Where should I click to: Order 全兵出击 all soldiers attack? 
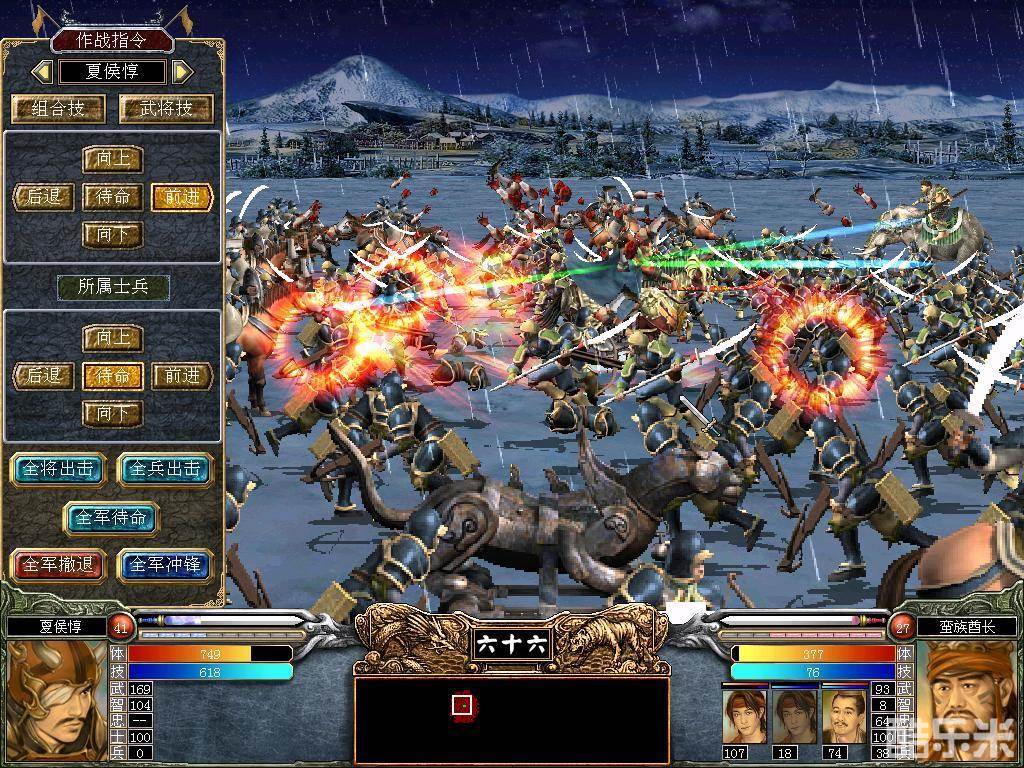[166, 469]
